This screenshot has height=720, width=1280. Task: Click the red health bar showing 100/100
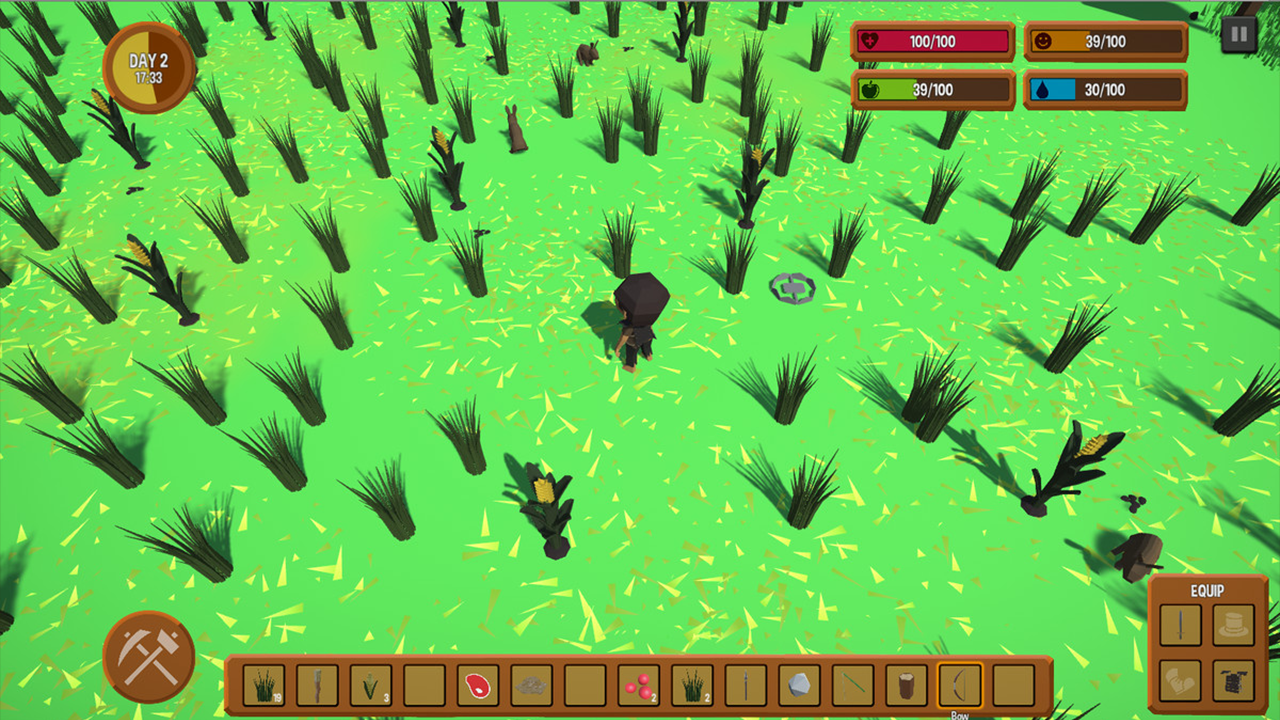pyautogui.click(x=931, y=42)
